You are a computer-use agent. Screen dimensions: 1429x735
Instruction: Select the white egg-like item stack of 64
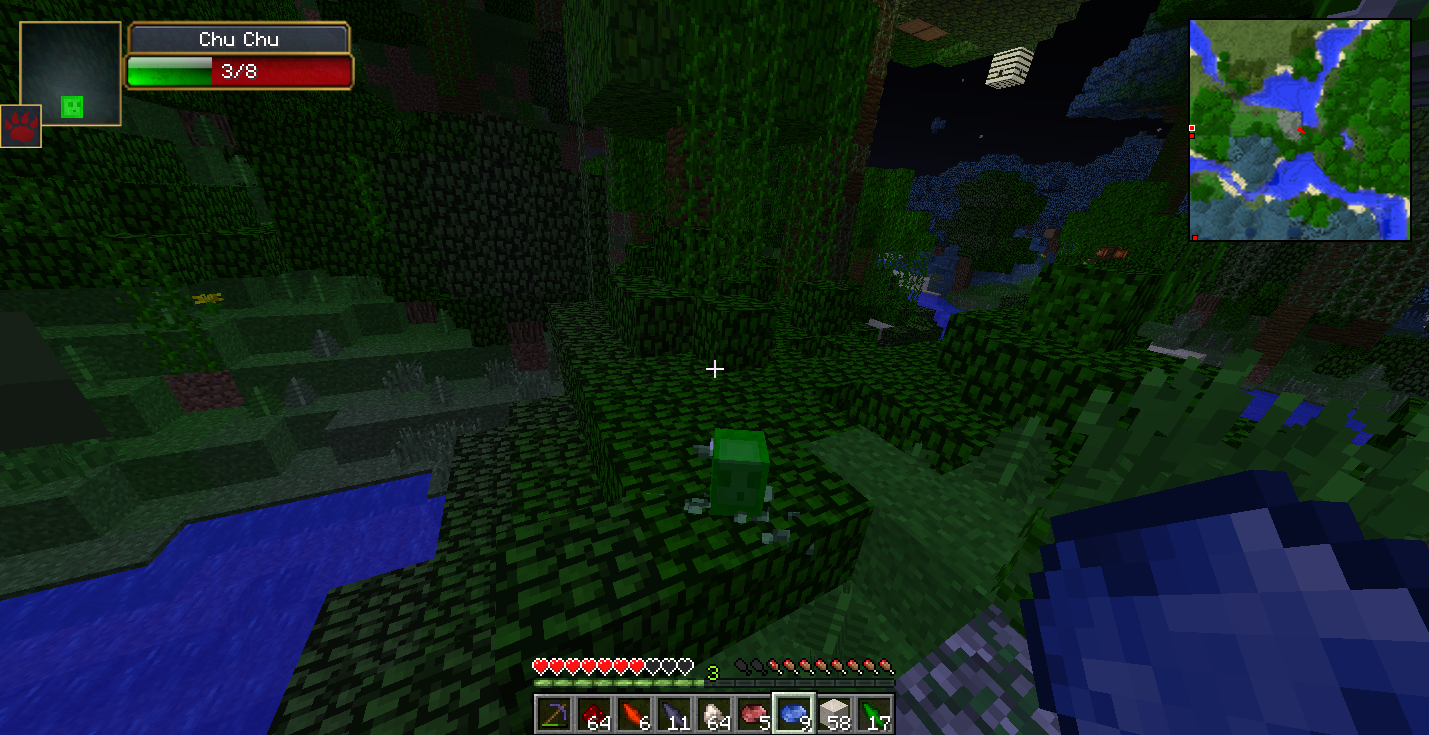tap(714, 714)
